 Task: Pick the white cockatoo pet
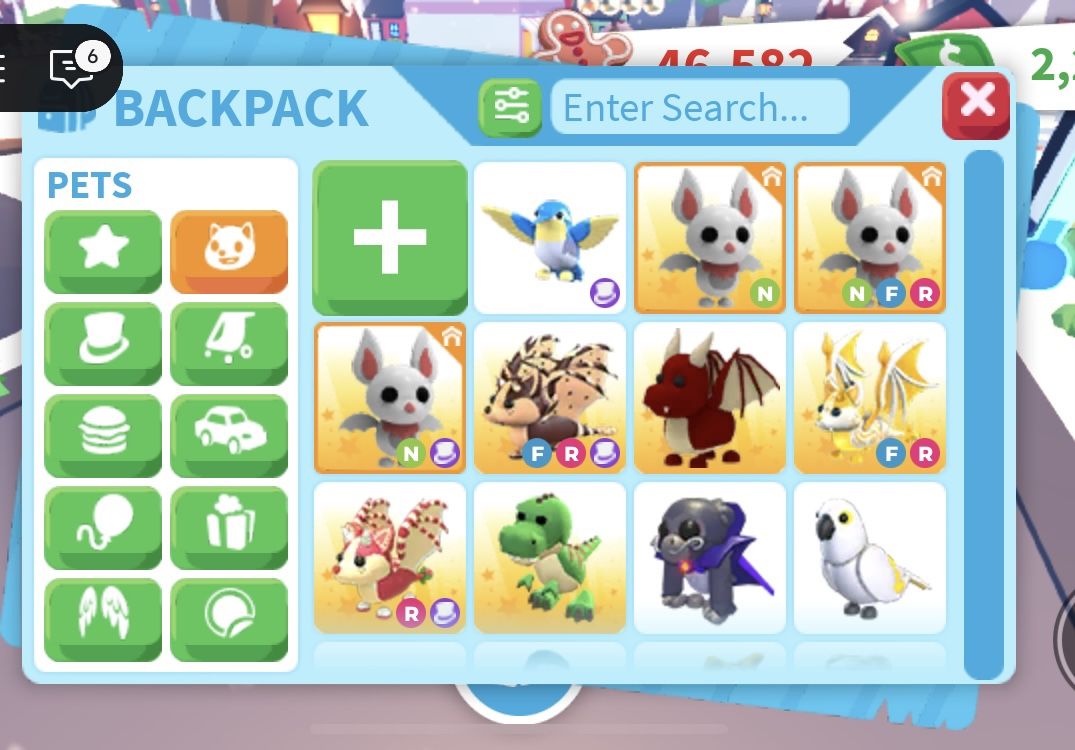click(x=869, y=557)
